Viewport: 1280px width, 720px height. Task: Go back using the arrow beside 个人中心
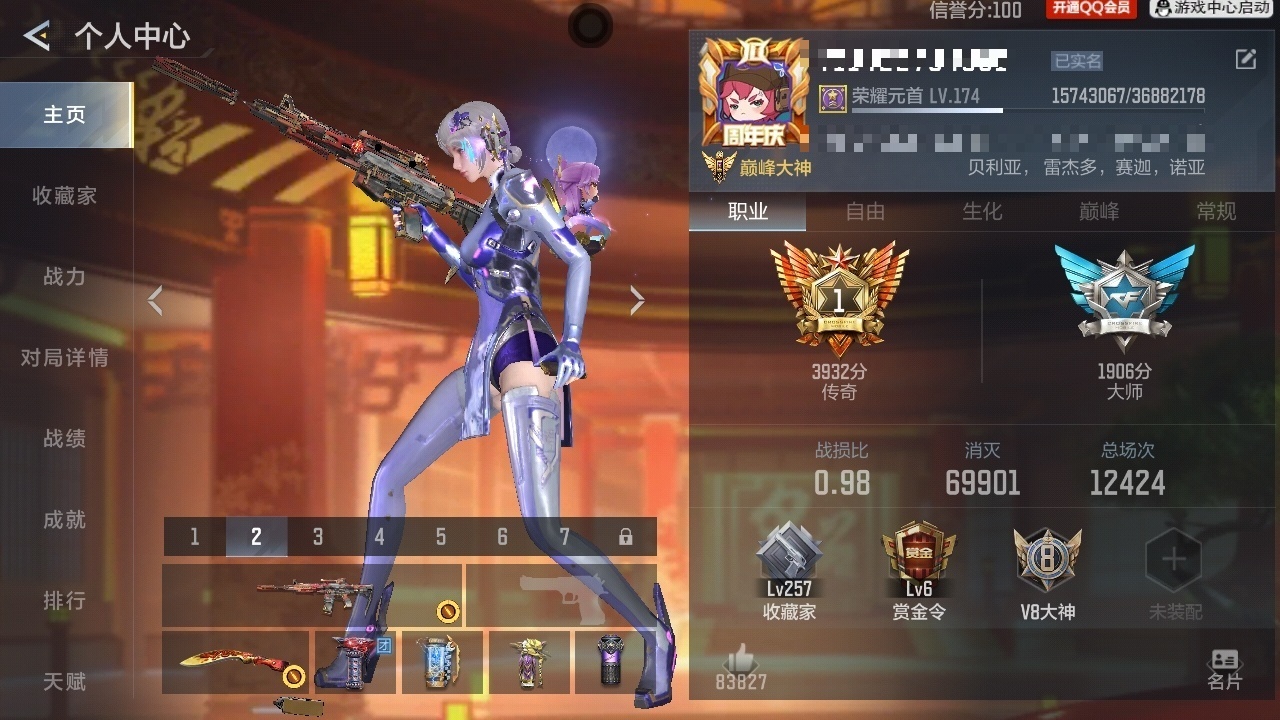[37, 37]
